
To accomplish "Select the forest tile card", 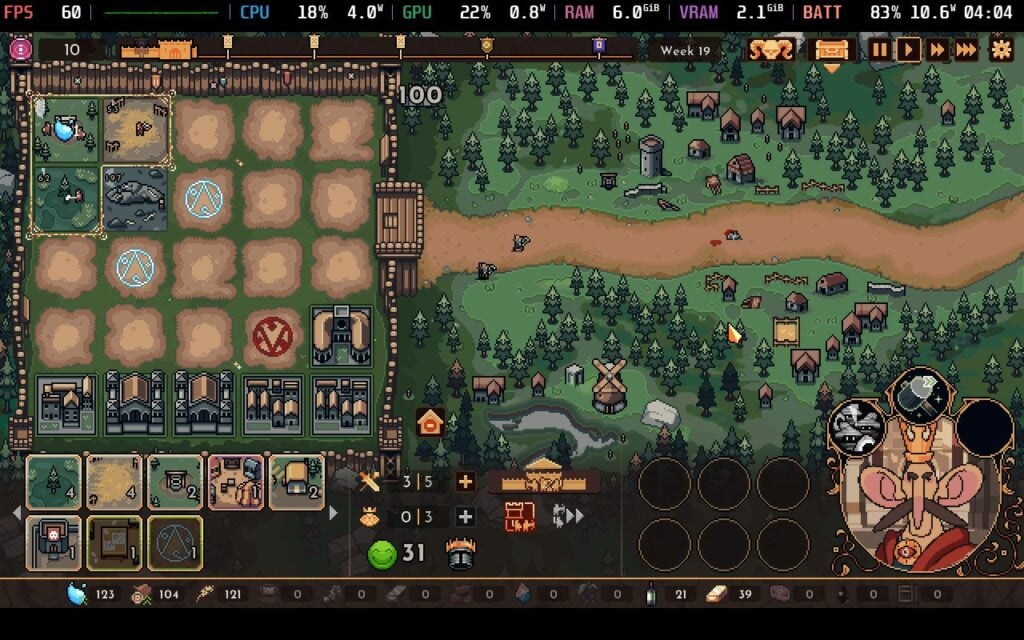I will (53, 482).
